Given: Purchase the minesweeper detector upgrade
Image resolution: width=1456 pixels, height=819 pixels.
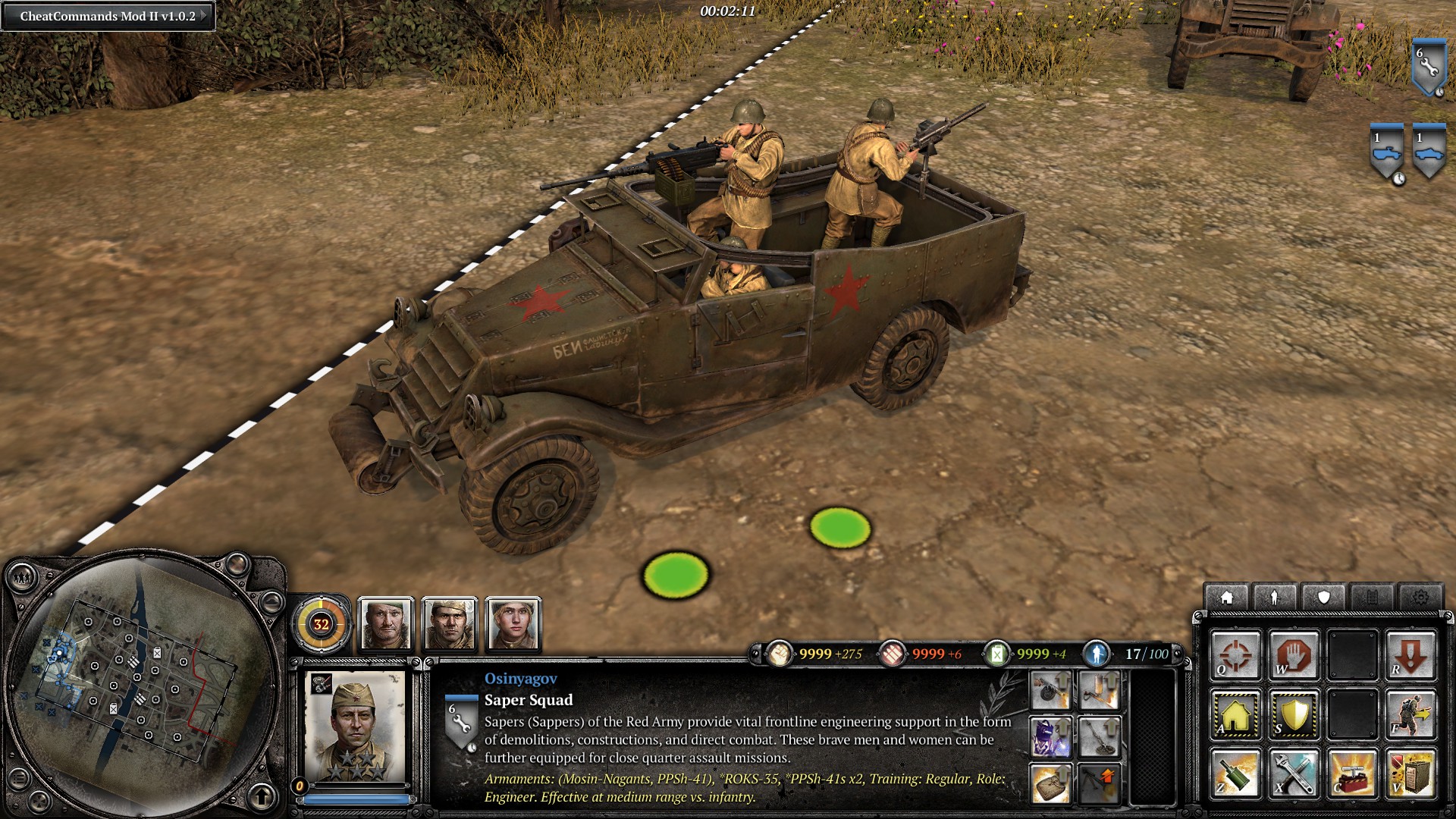Looking at the screenshot, I should 1099,737.
